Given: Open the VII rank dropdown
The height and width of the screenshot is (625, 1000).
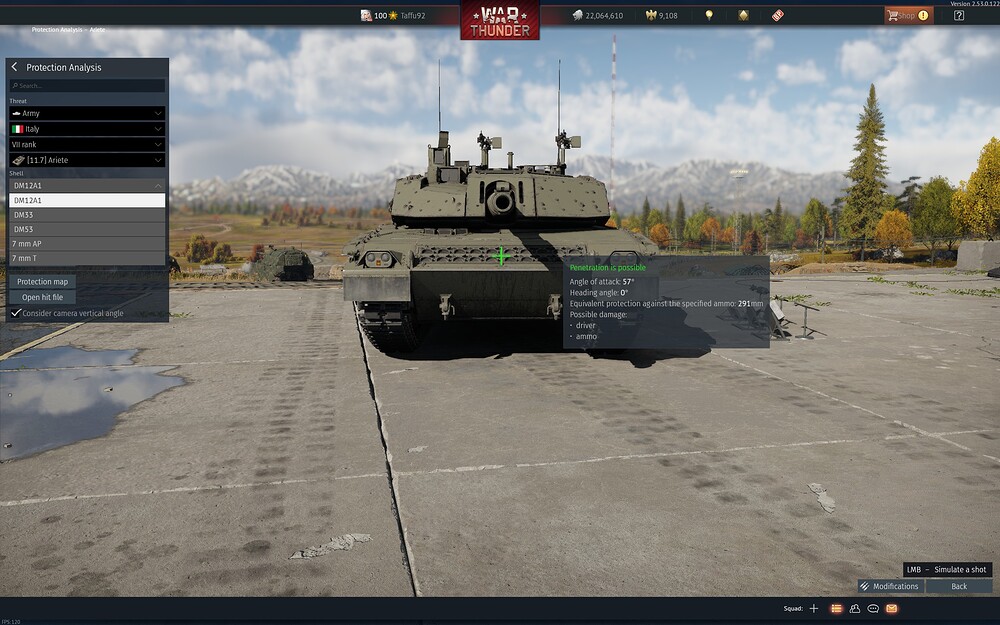Looking at the screenshot, I should pos(87,144).
